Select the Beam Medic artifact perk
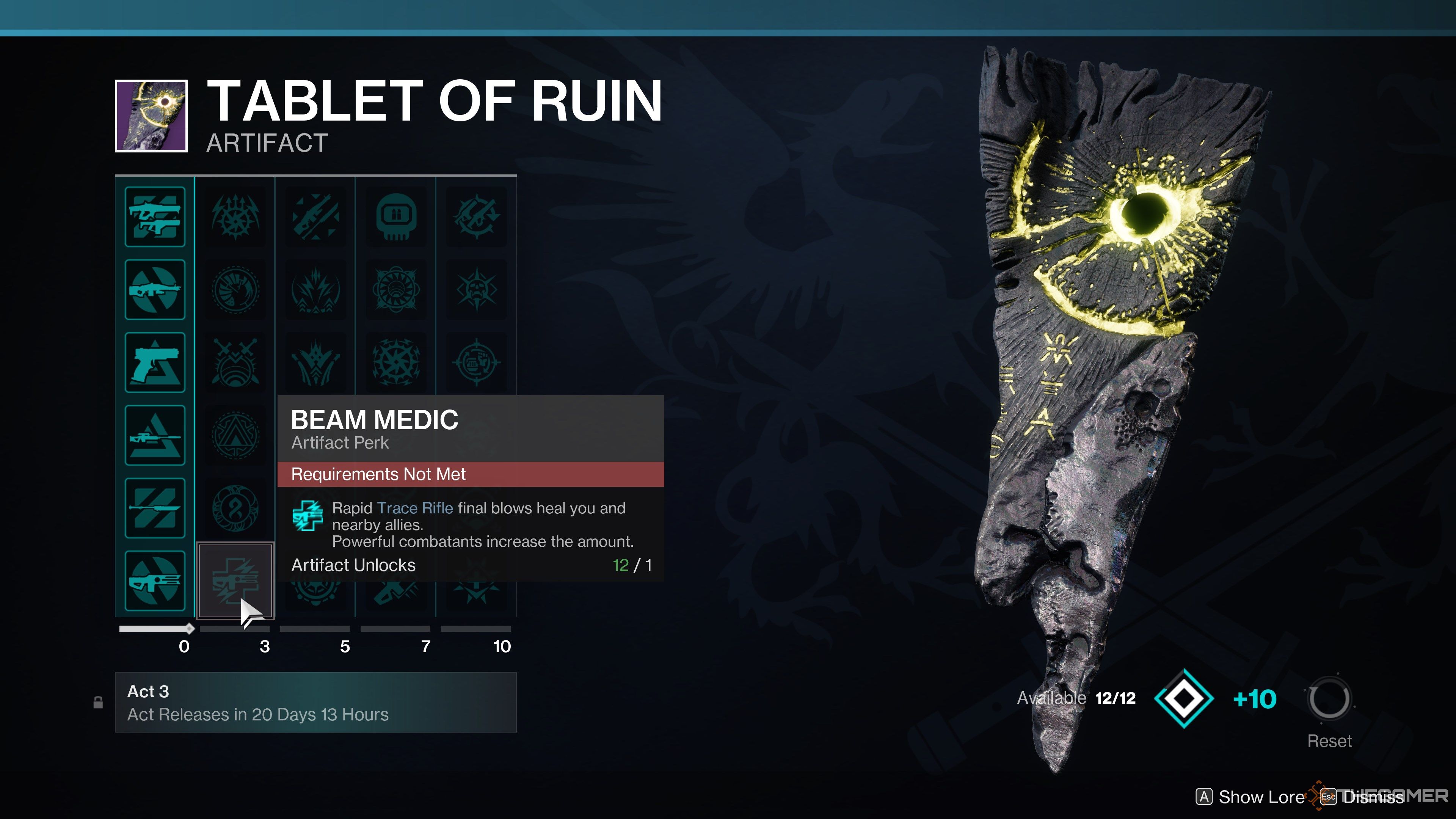Image resolution: width=1456 pixels, height=819 pixels. [235, 581]
